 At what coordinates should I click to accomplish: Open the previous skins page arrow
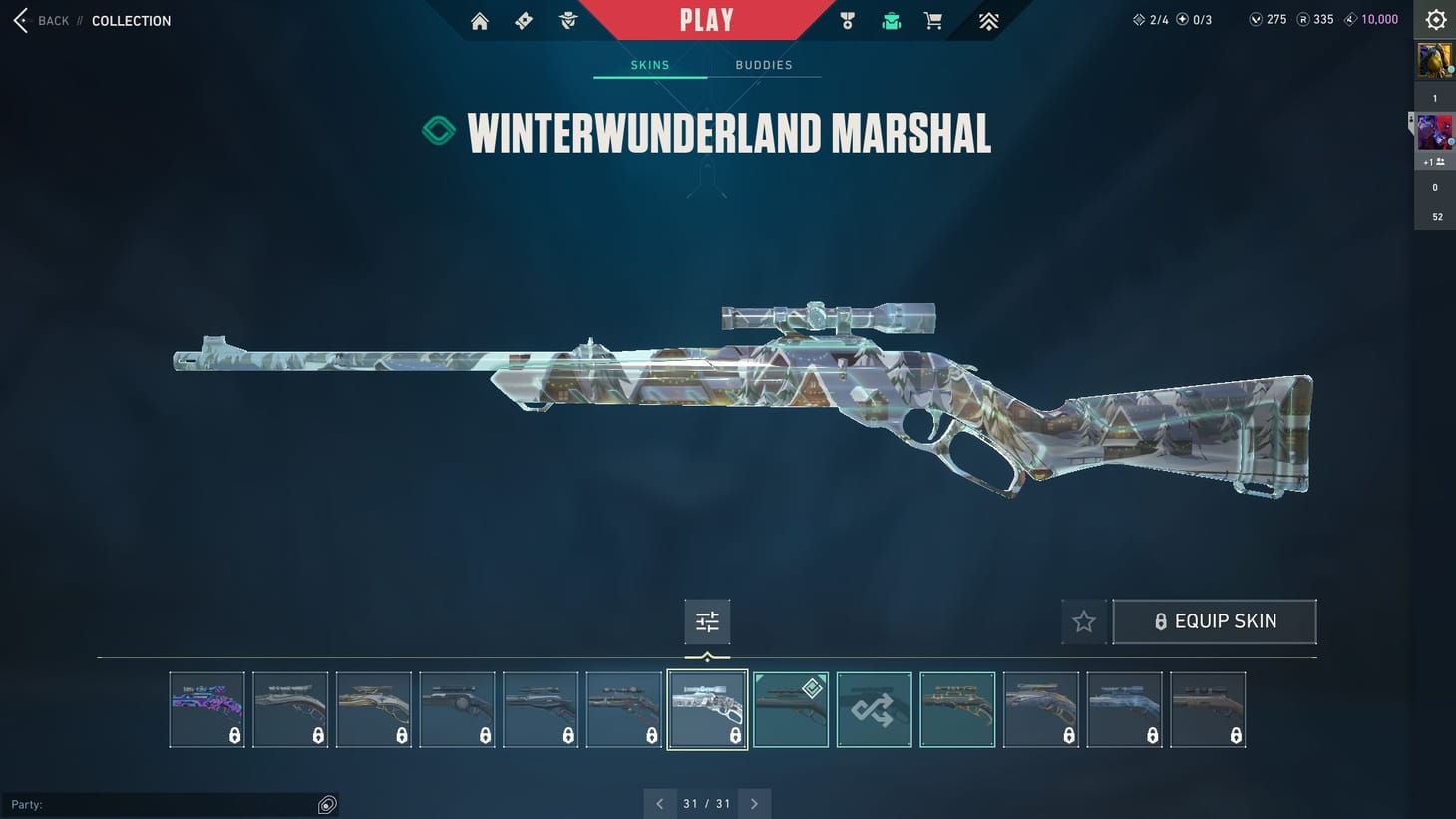click(x=659, y=803)
